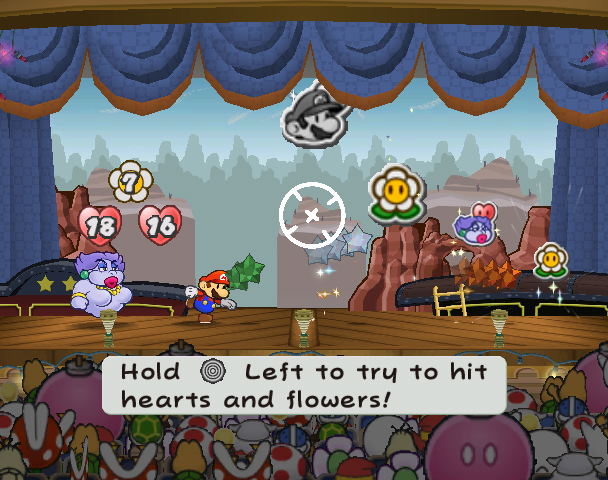Select the small smiling flower target
608x480 pixels.
click(550, 260)
